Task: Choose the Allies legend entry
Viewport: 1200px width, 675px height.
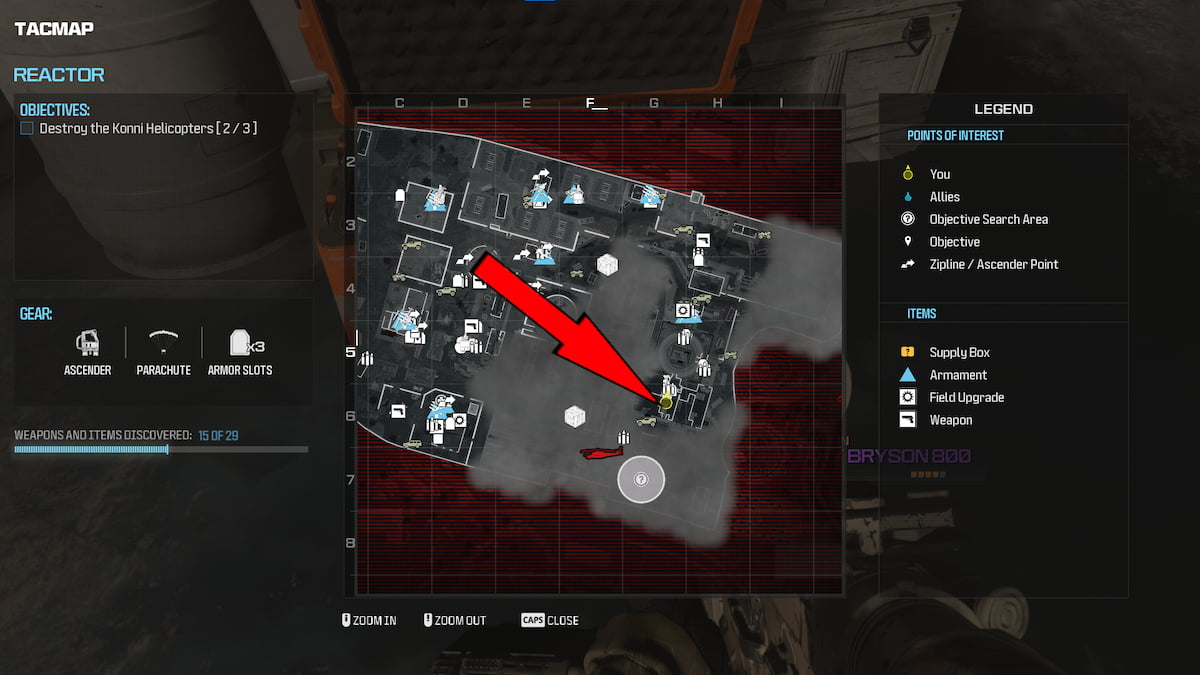Action: click(944, 197)
